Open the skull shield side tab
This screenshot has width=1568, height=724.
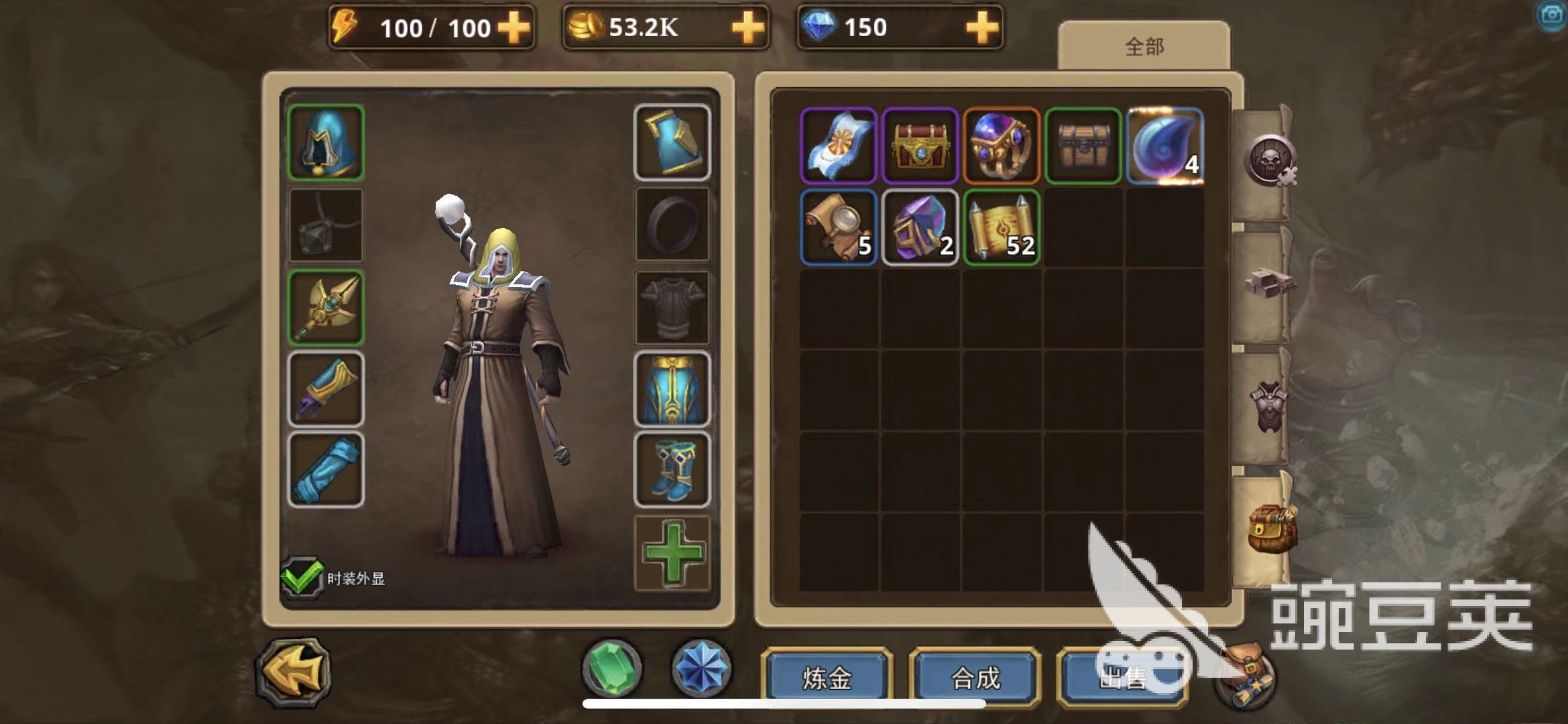click(1268, 162)
